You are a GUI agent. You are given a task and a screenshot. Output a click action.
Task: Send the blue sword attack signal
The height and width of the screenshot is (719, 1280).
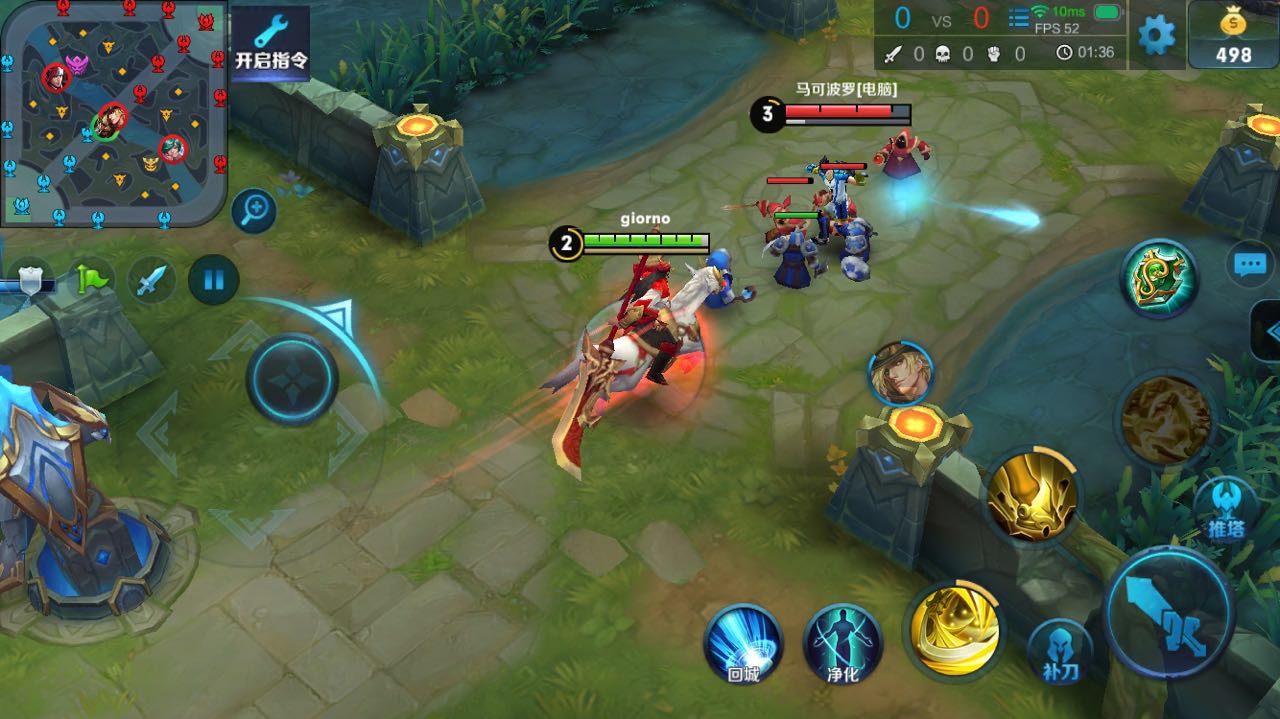point(151,279)
